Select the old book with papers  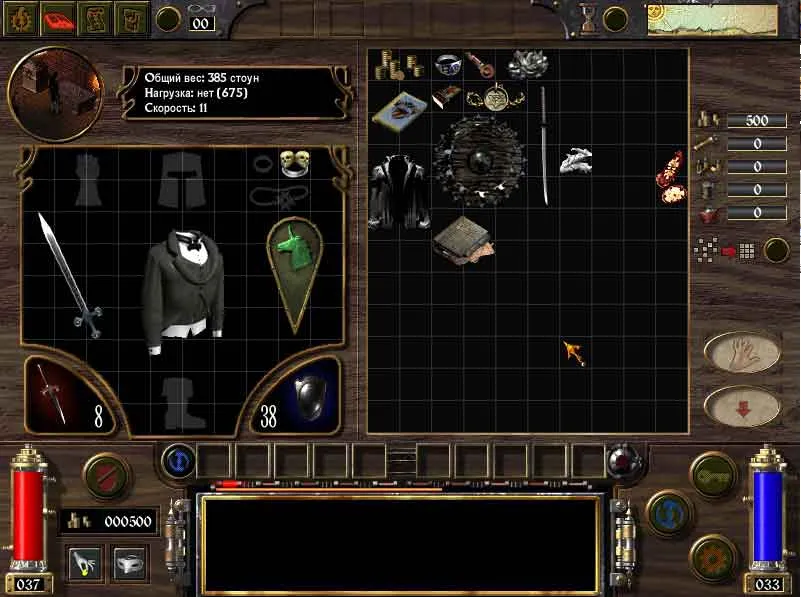[x=461, y=241]
